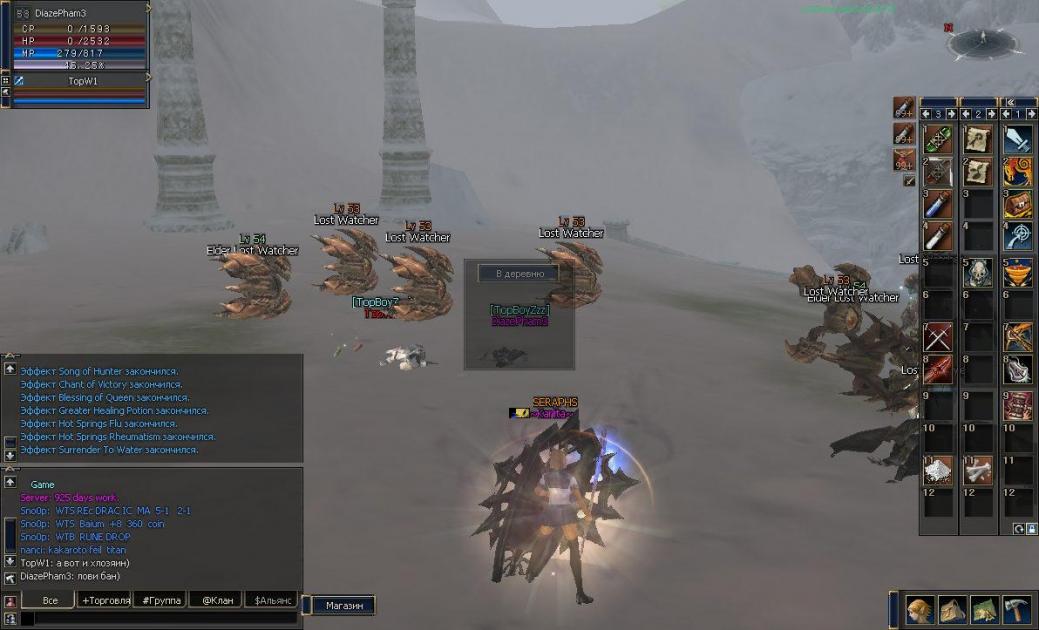Select TopW1 party member frame

pos(82,80)
